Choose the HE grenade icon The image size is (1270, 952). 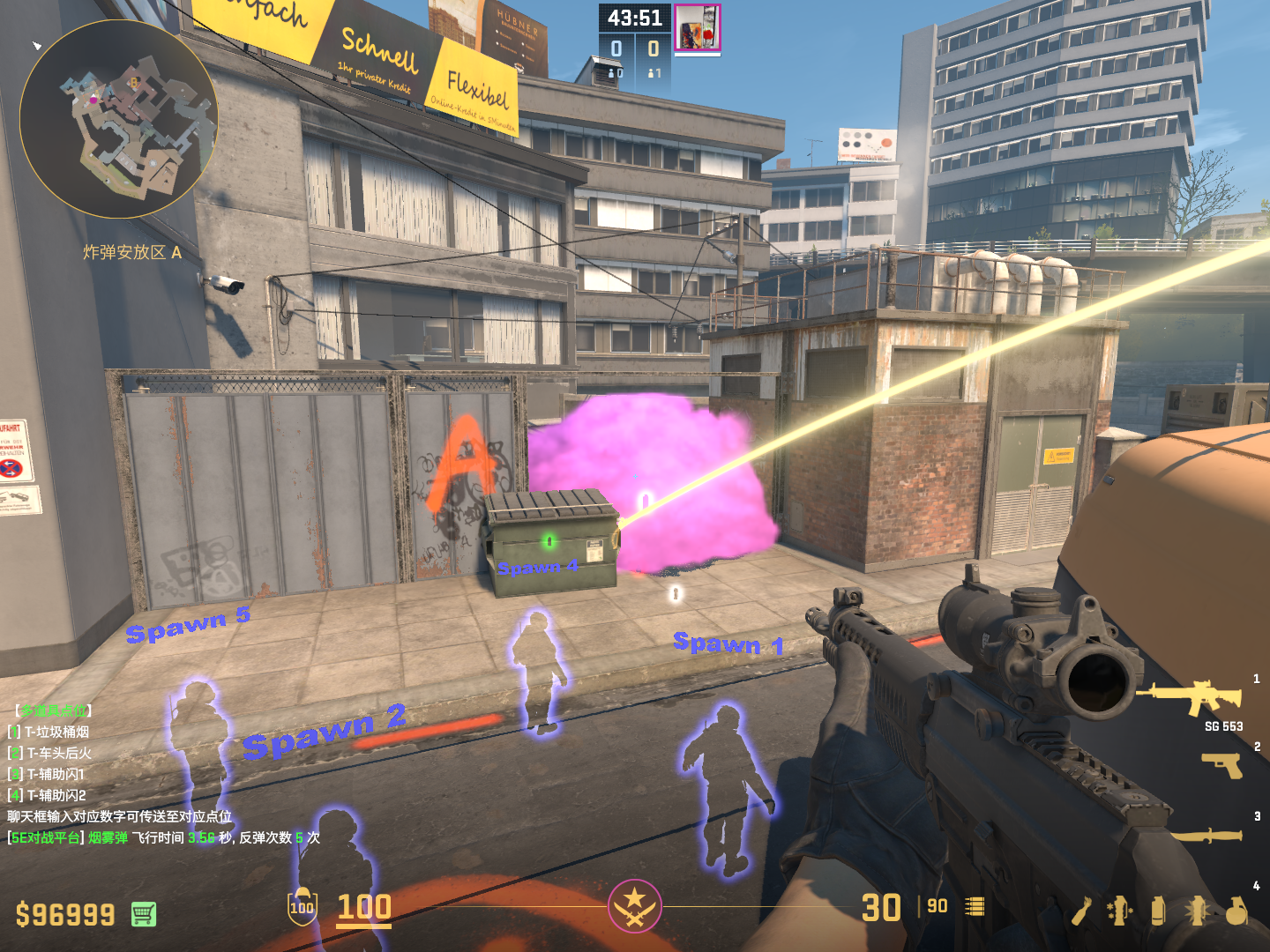tap(1236, 911)
